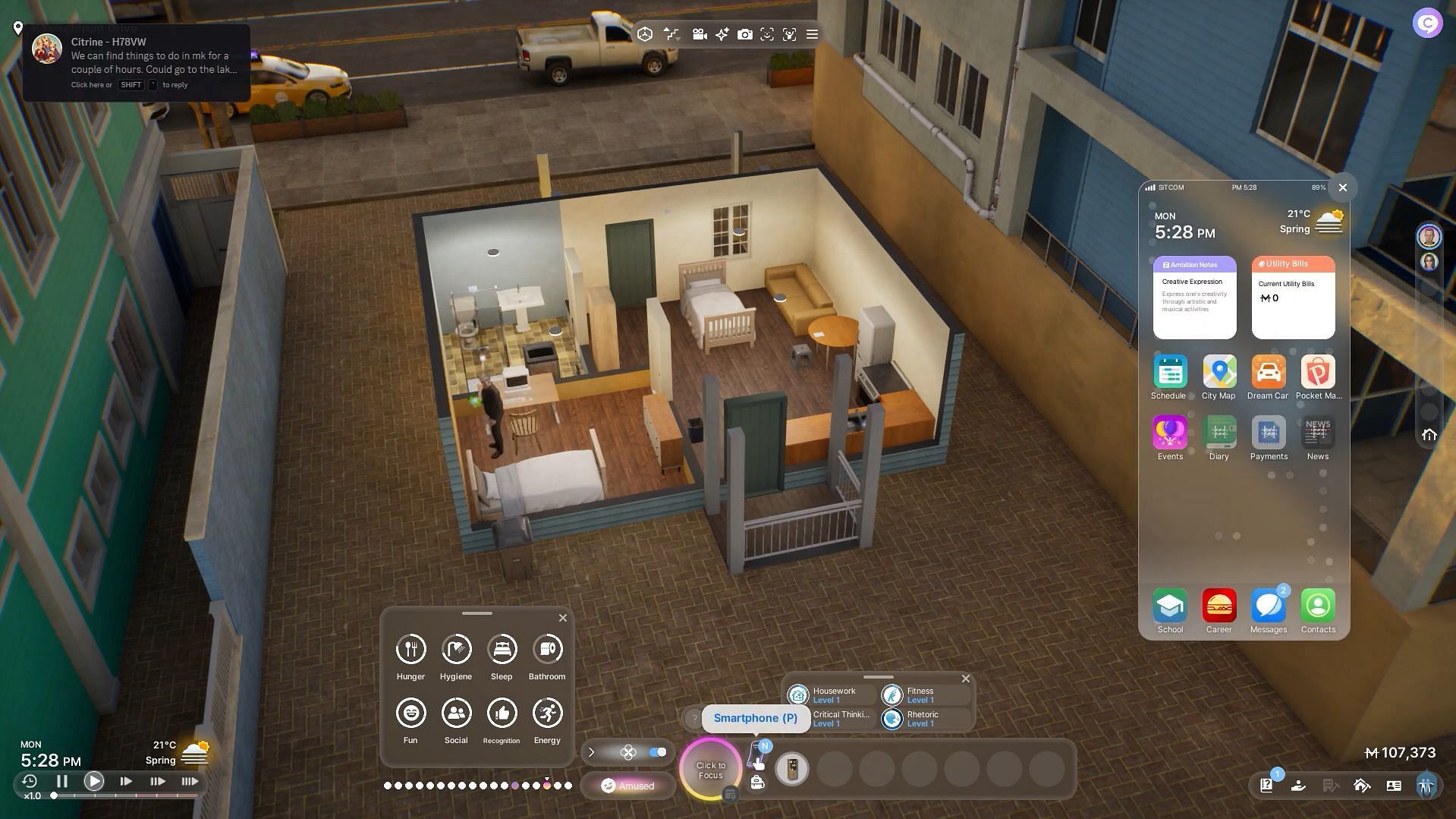Click the camera screenshot icon

click(x=744, y=34)
